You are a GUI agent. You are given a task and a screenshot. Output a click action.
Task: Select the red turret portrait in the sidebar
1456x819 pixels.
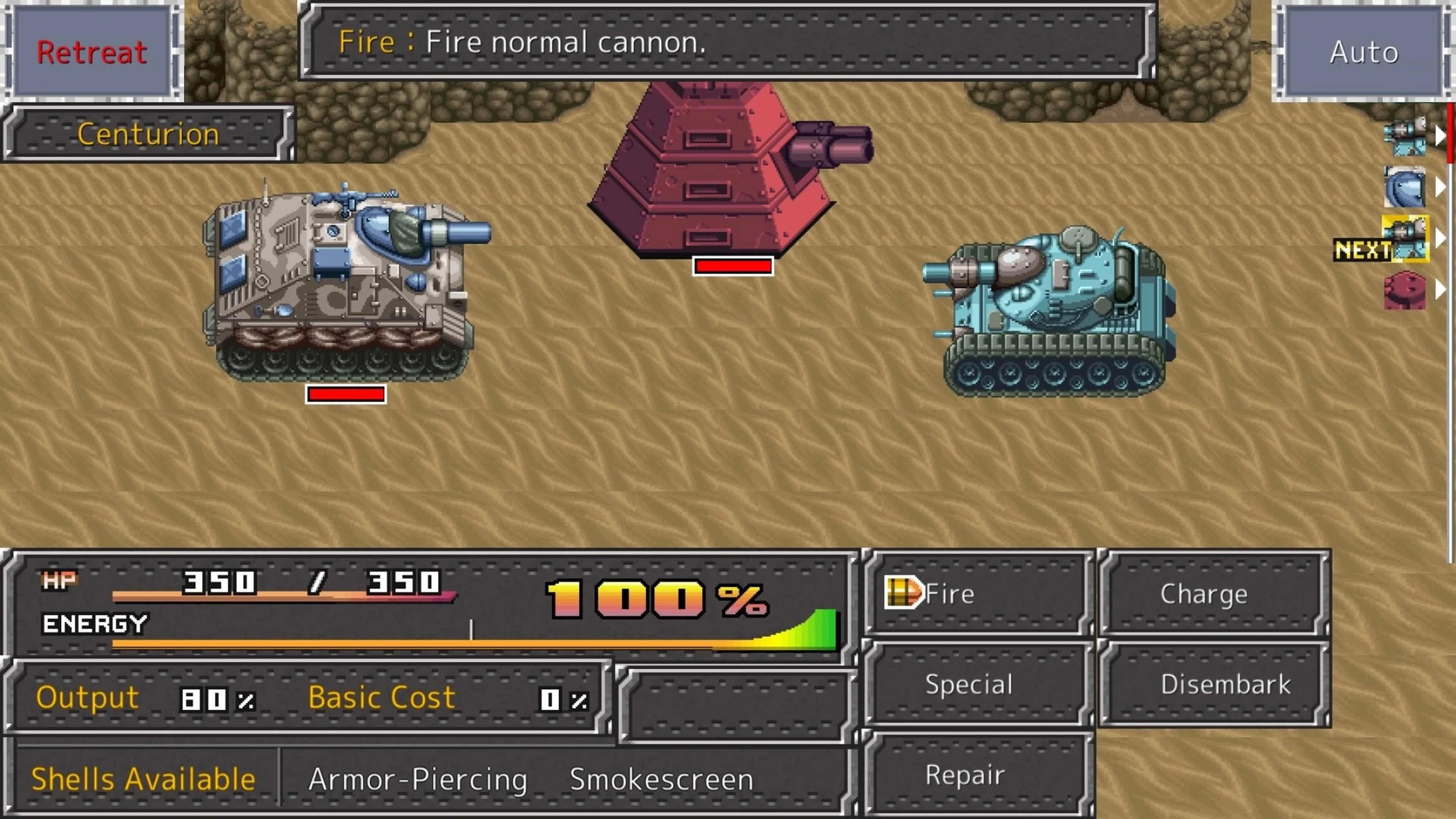tap(1406, 291)
